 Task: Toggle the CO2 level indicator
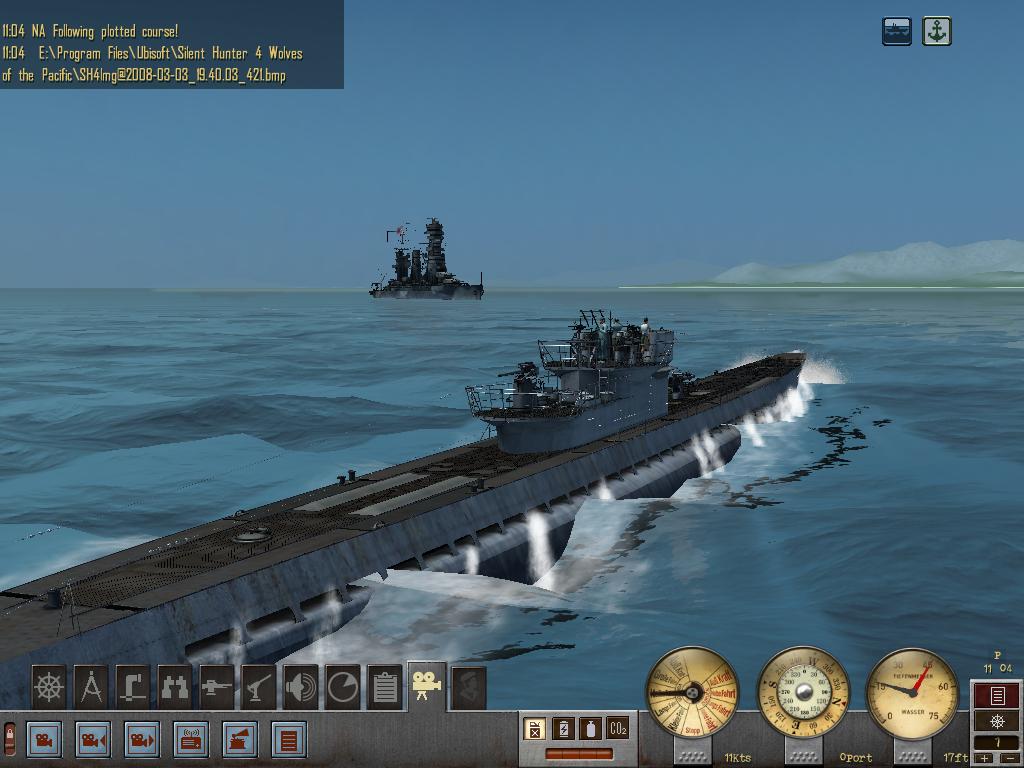[x=618, y=729]
